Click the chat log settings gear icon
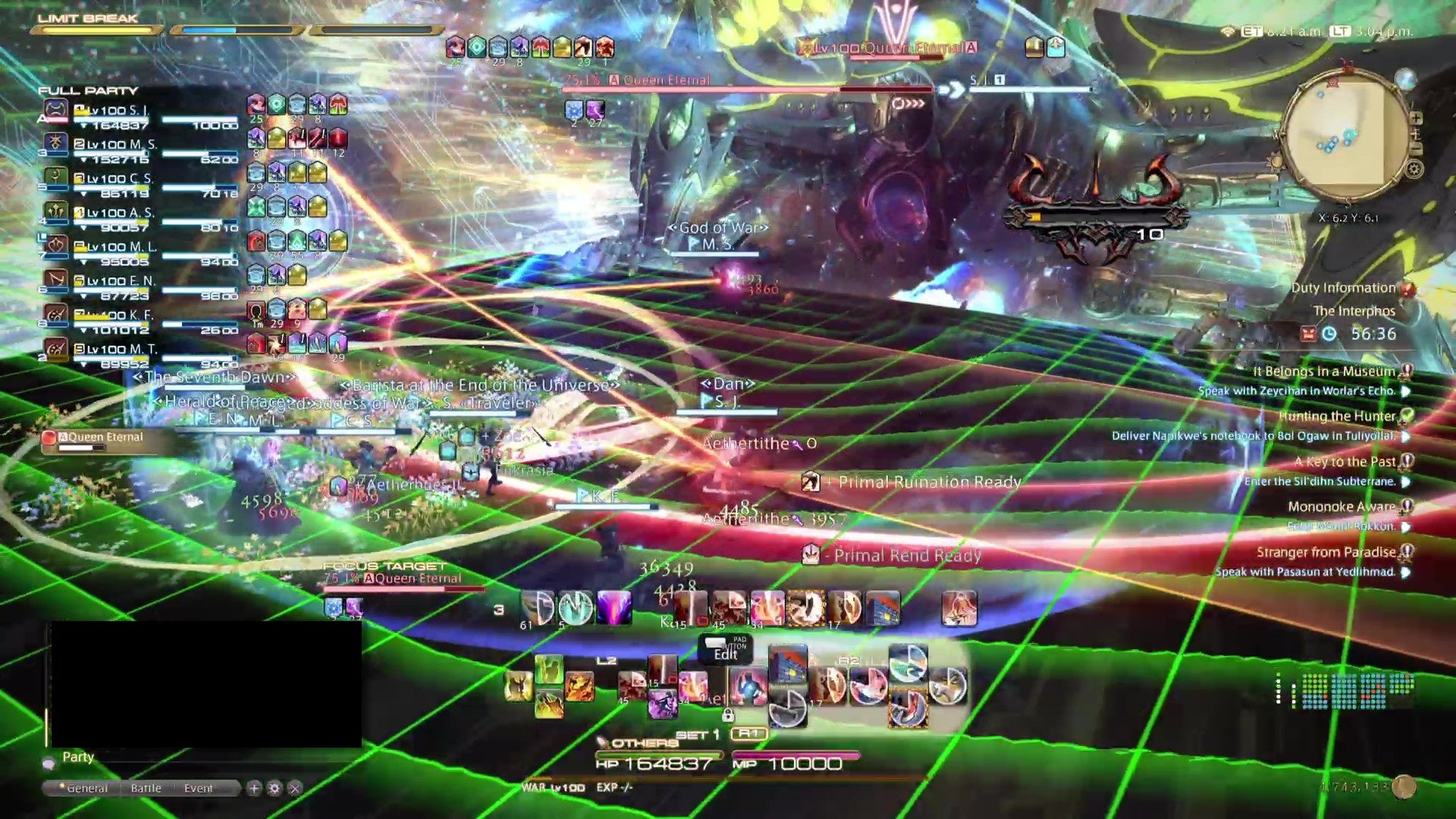 [x=275, y=789]
